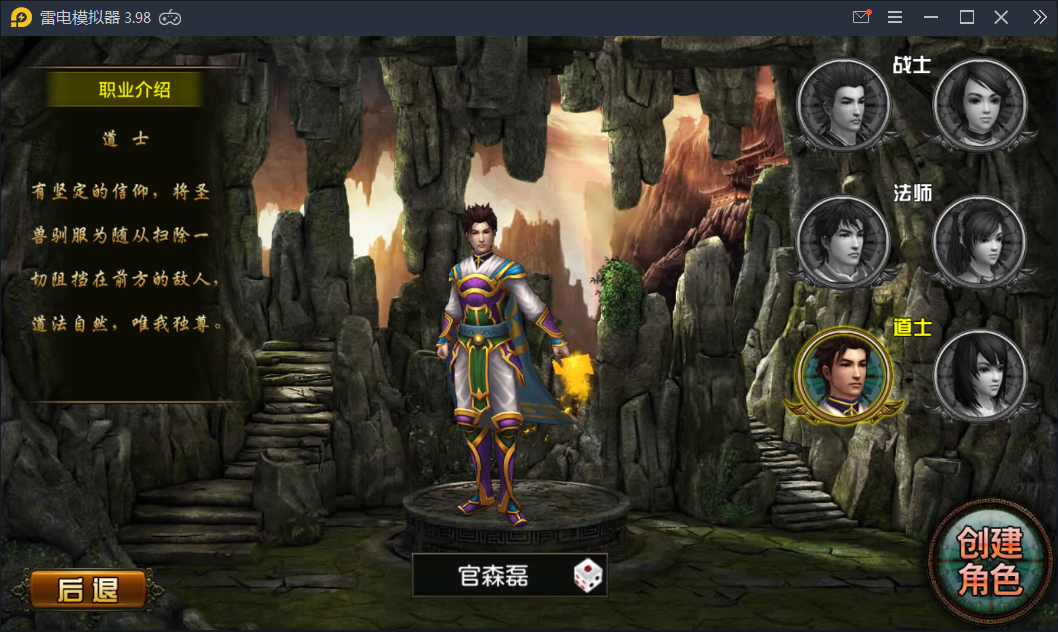Screen dimensions: 1058x632
Task: Pick the male 法师 mage portrait
Action: click(843, 240)
